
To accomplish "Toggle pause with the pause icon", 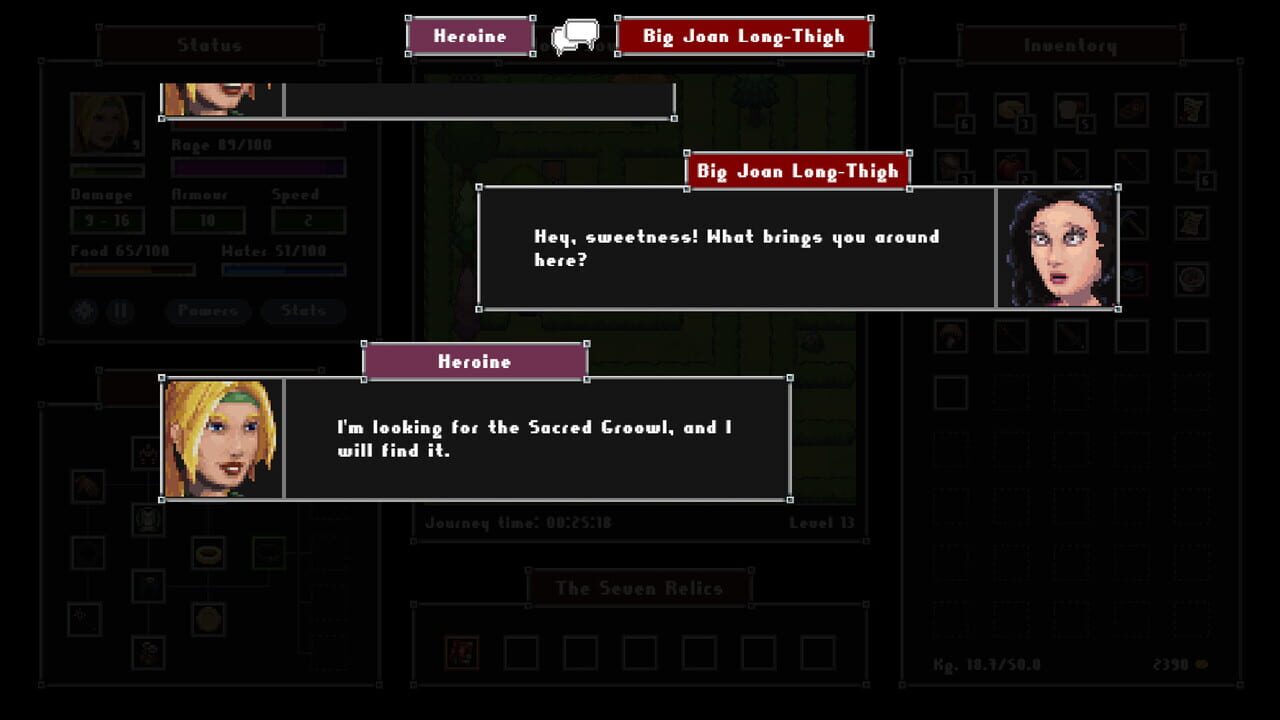I will 118,311.
